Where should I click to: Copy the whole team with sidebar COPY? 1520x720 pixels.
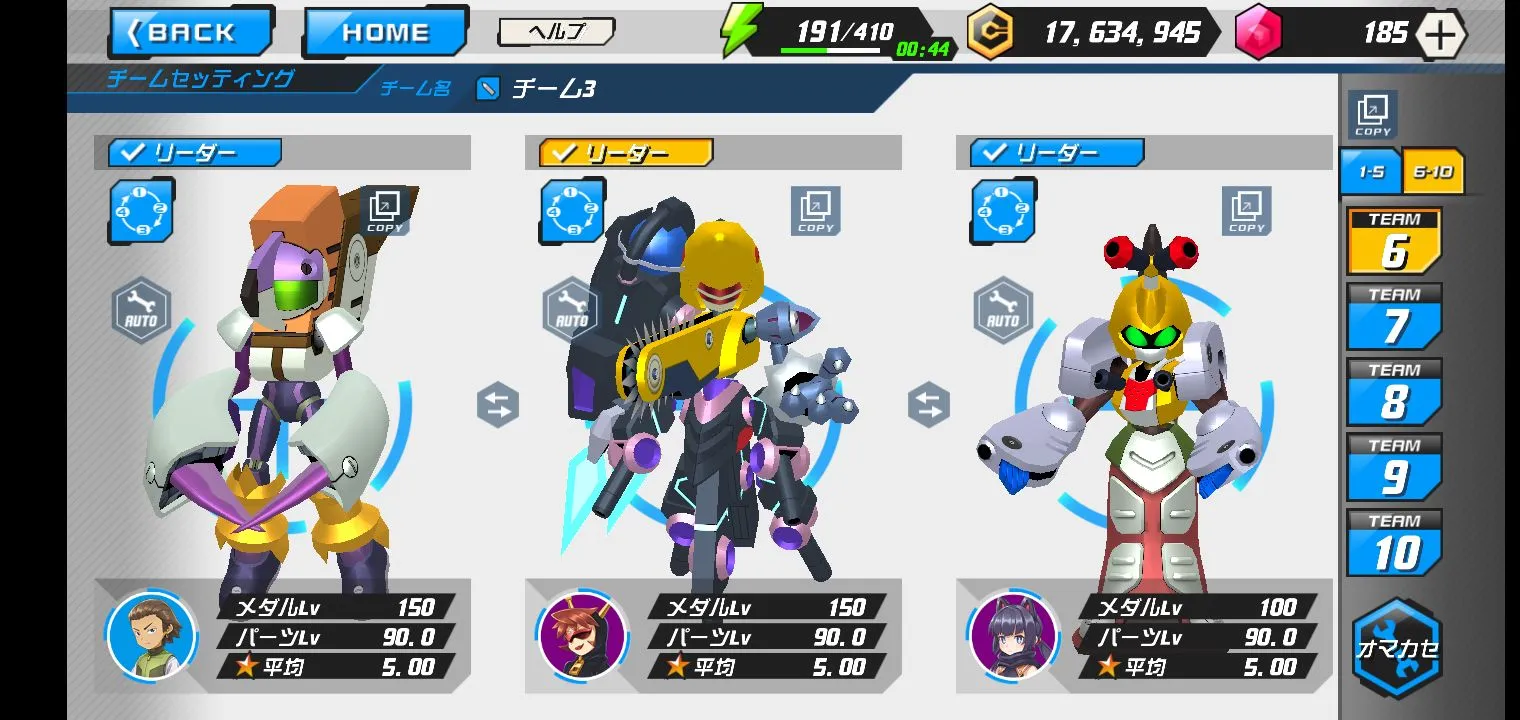pos(1372,115)
